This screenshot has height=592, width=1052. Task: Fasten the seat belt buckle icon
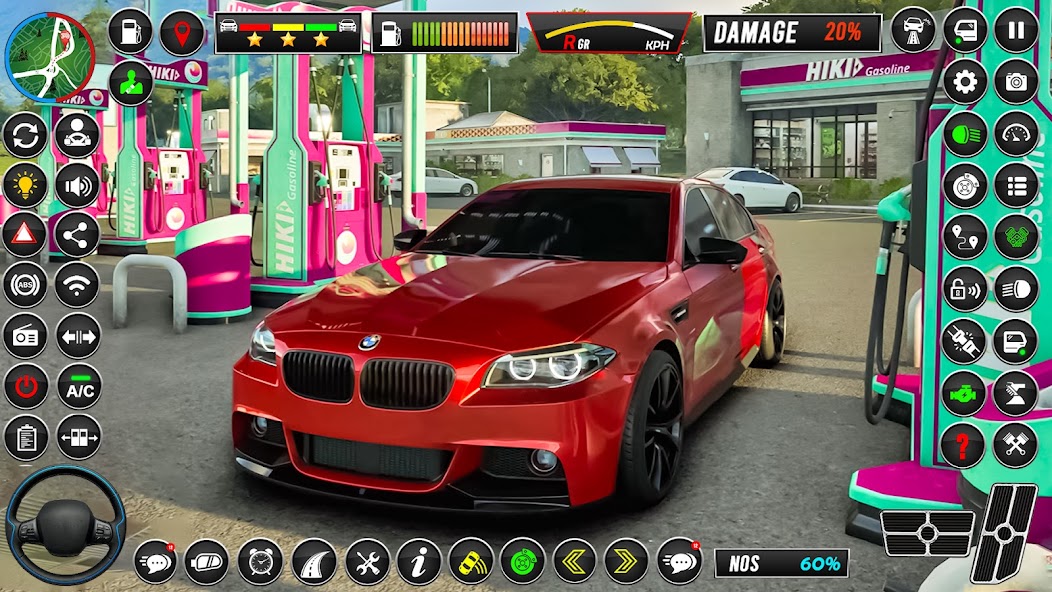pyautogui.click(x=964, y=341)
